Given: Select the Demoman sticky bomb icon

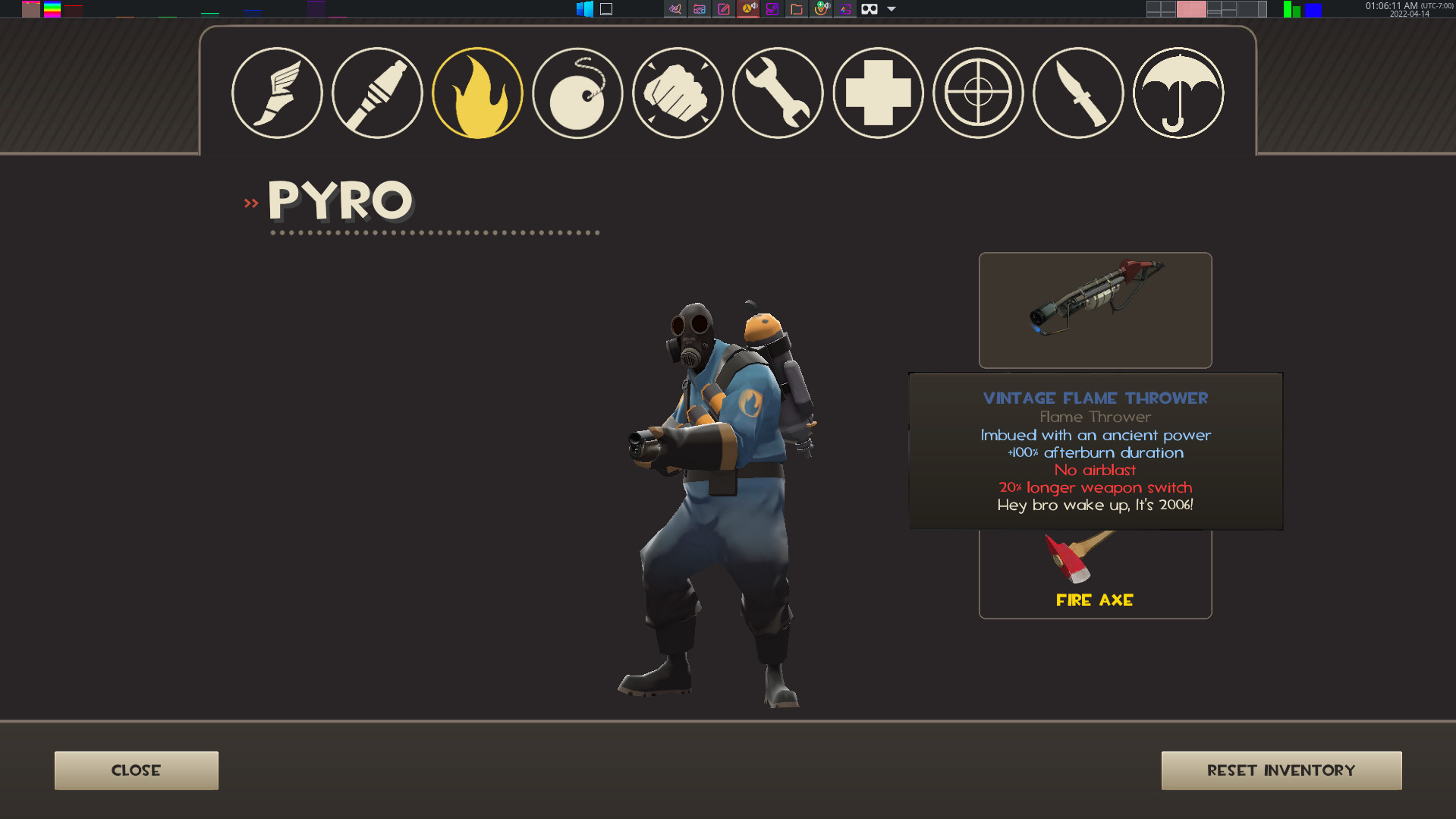Looking at the screenshot, I should [x=577, y=92].
